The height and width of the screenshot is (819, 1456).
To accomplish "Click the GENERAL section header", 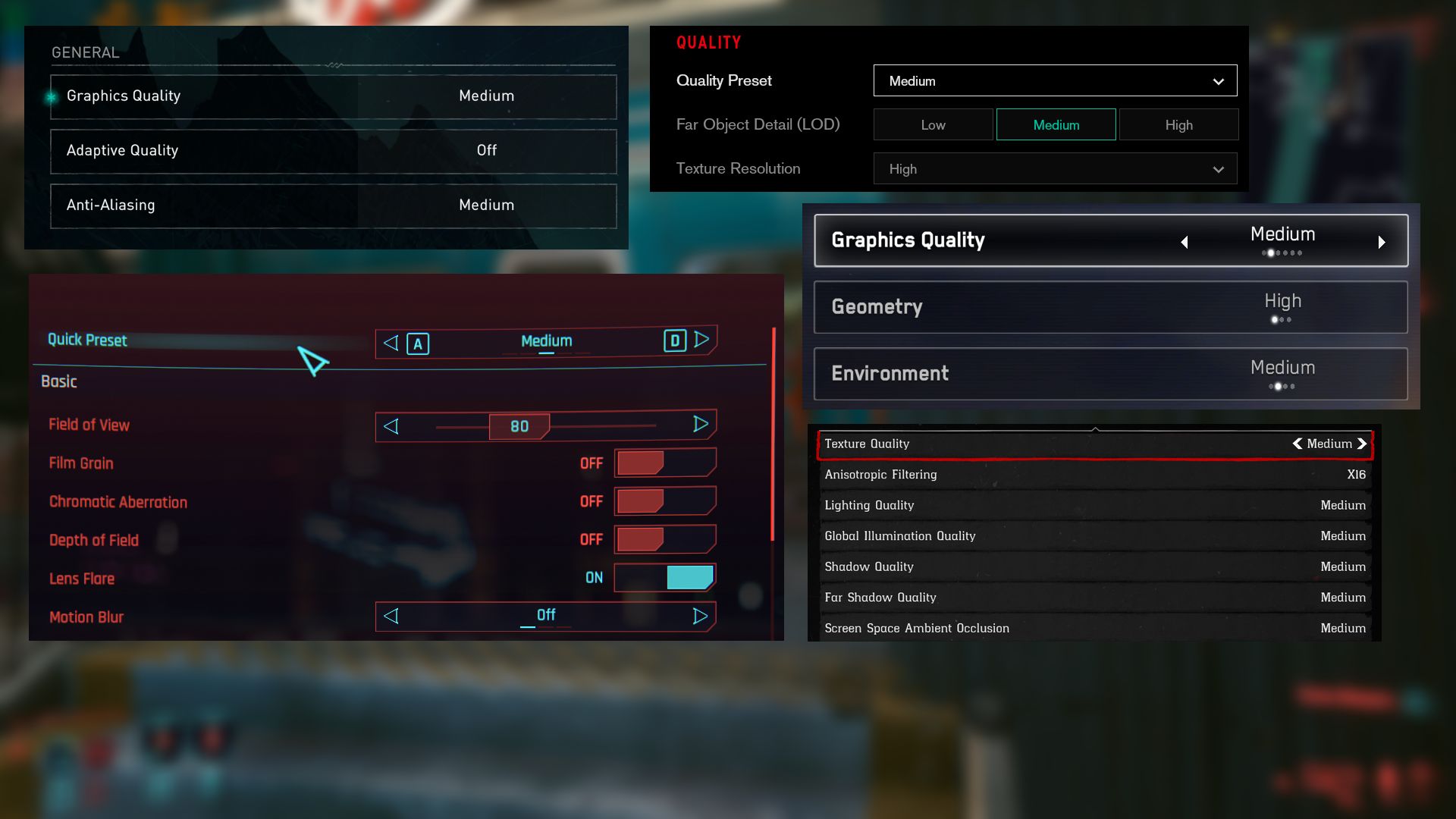I will tap(86, 52).
